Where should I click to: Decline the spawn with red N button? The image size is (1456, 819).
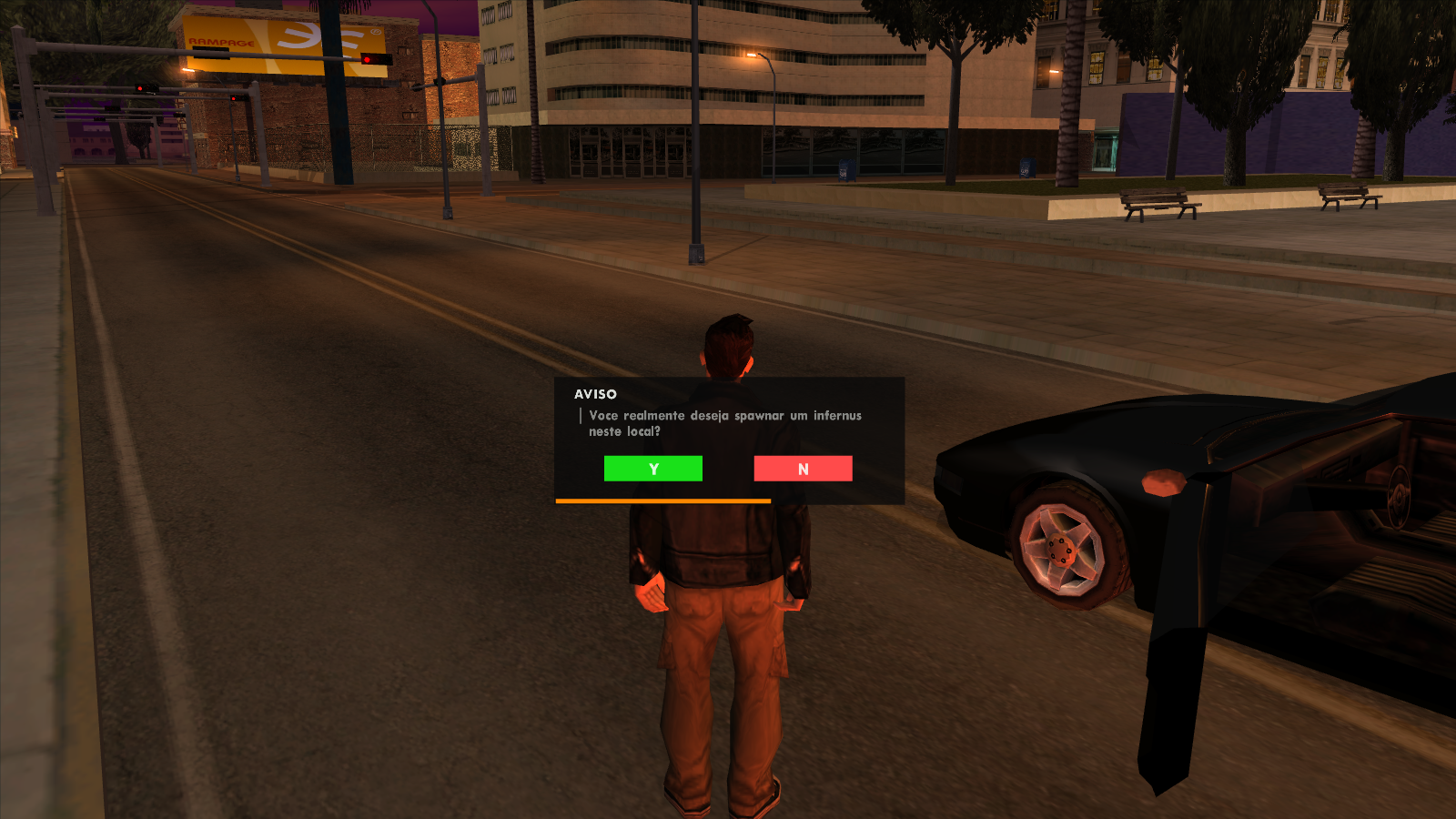click(803, 469)
